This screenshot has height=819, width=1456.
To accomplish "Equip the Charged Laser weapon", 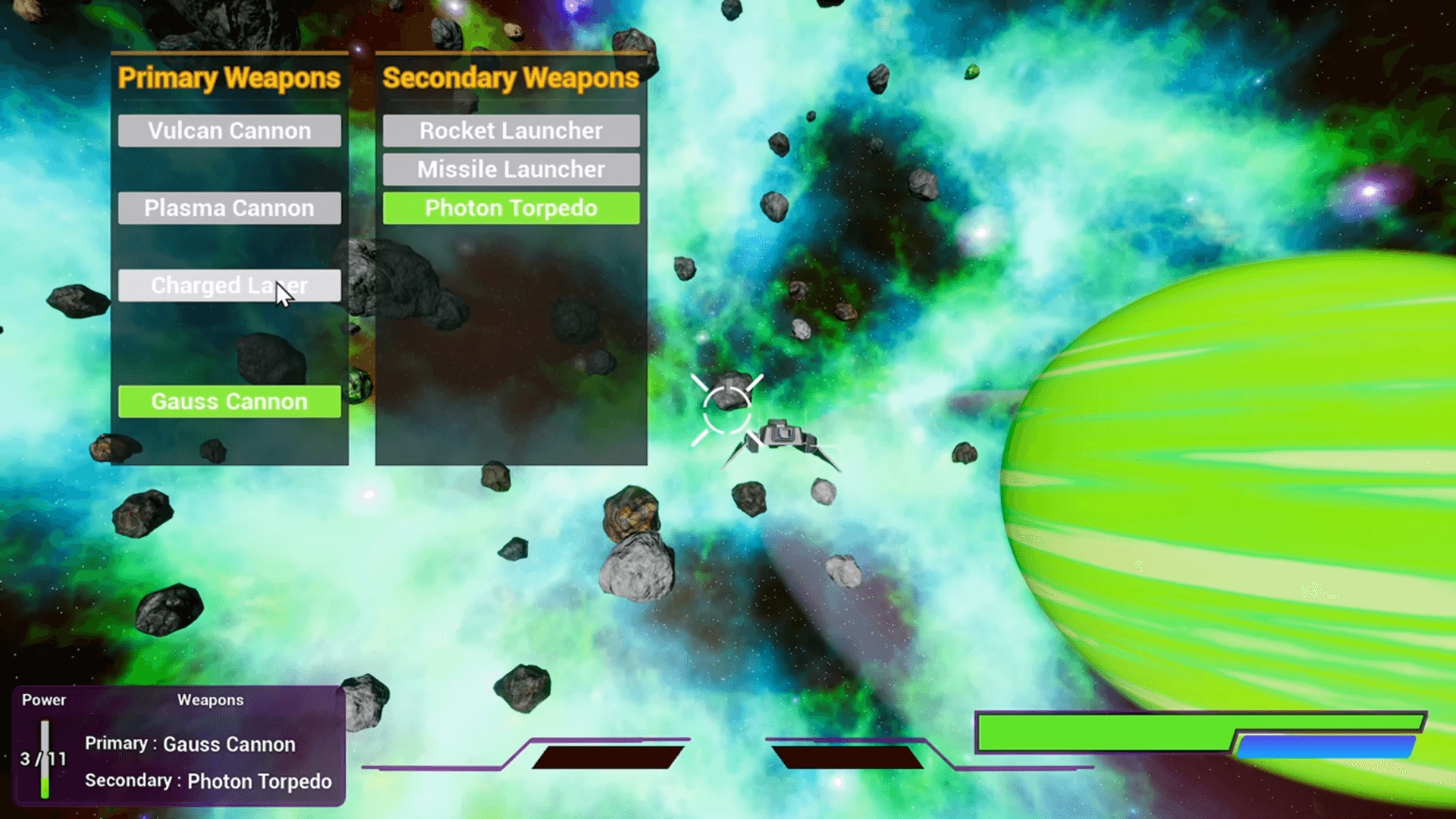I will [229, 286].
